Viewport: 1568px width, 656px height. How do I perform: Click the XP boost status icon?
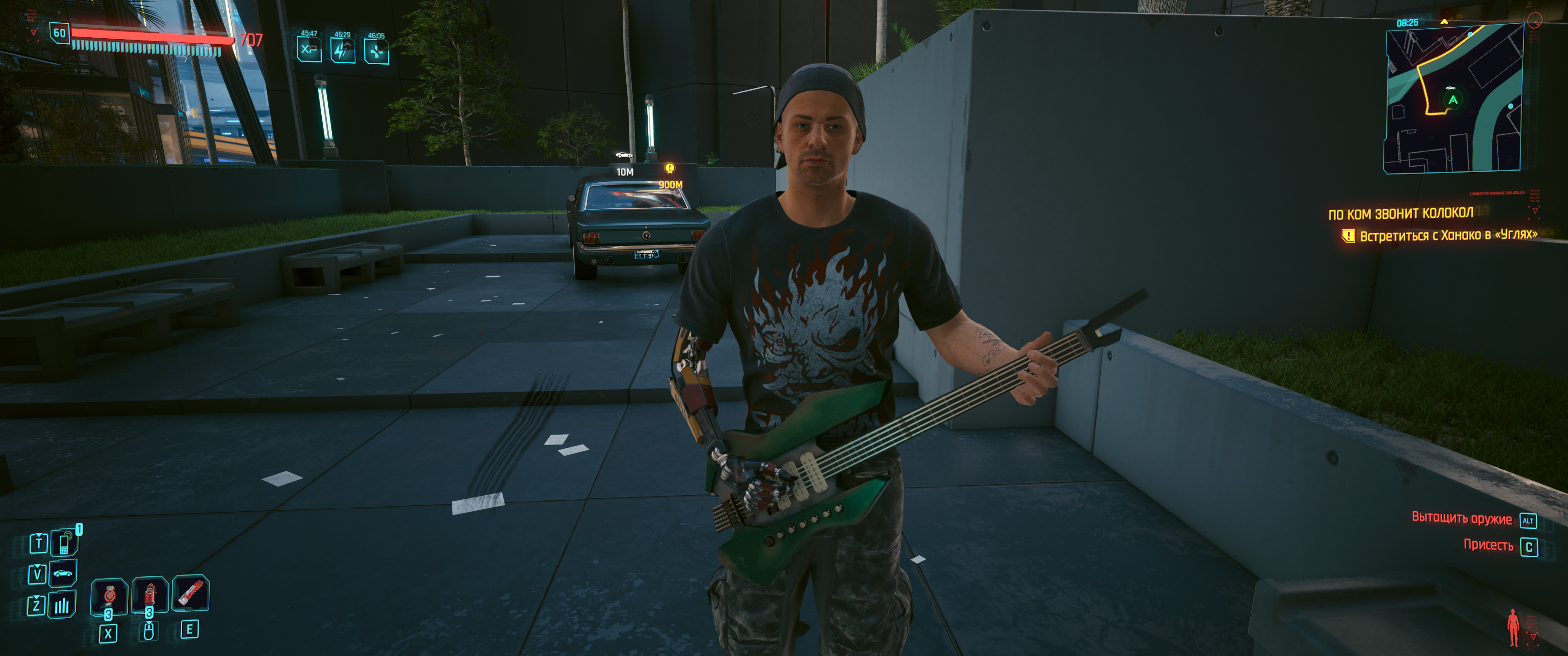point(309,49)
